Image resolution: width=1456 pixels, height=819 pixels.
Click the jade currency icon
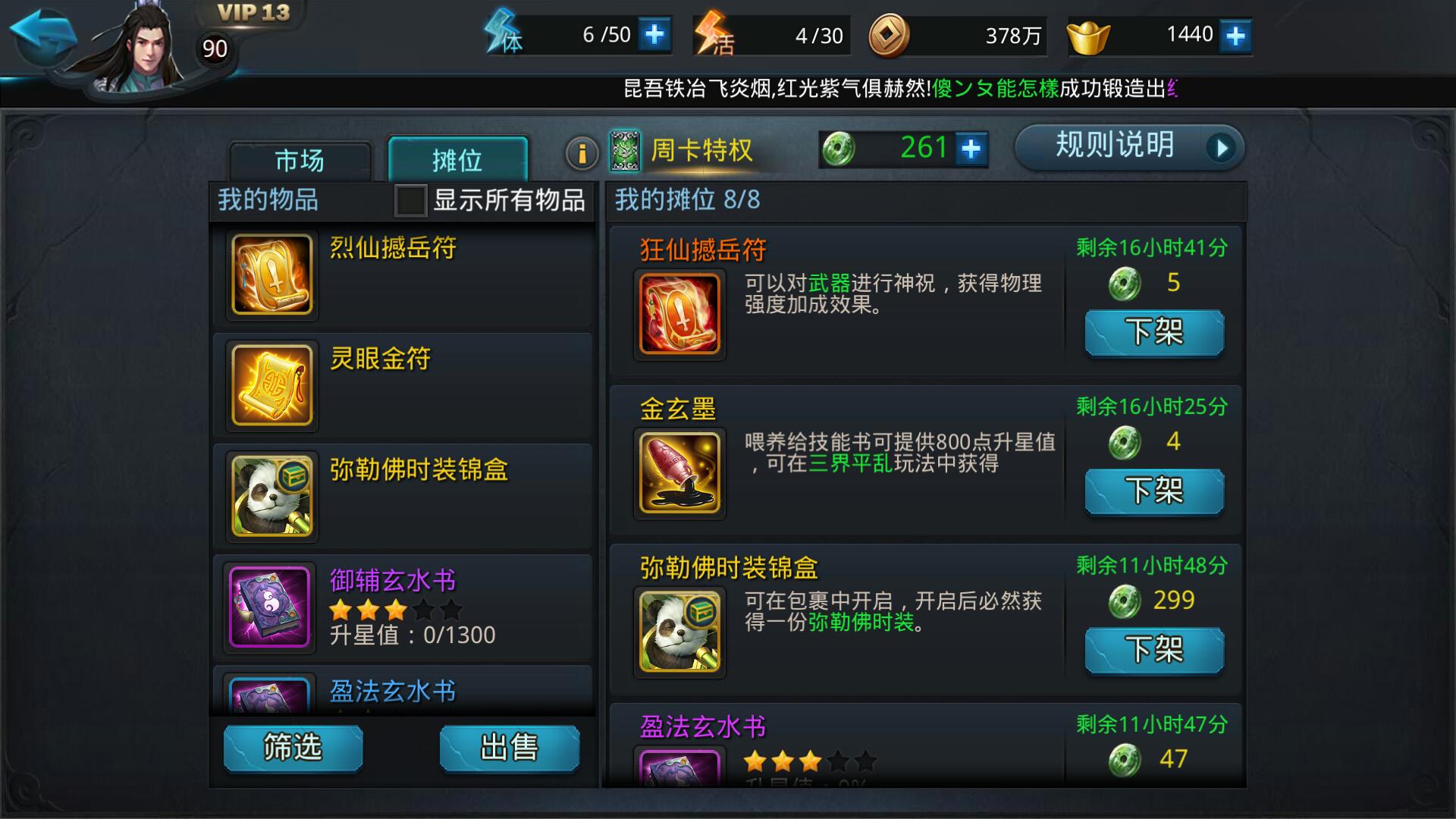[x=839, y=148]
